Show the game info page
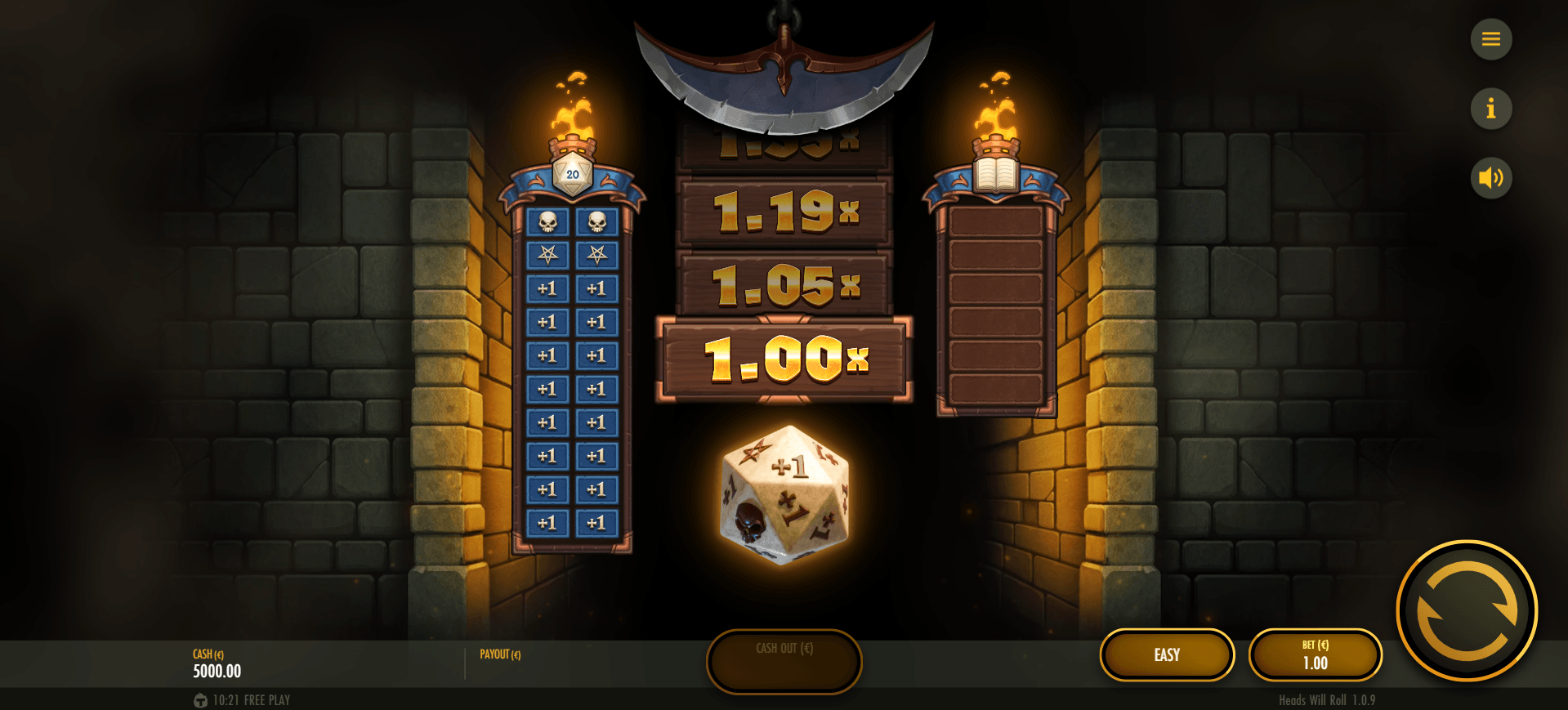The height and width of the screenshot is (710, 1568). pyautogui.click(x=1490, y=109)
